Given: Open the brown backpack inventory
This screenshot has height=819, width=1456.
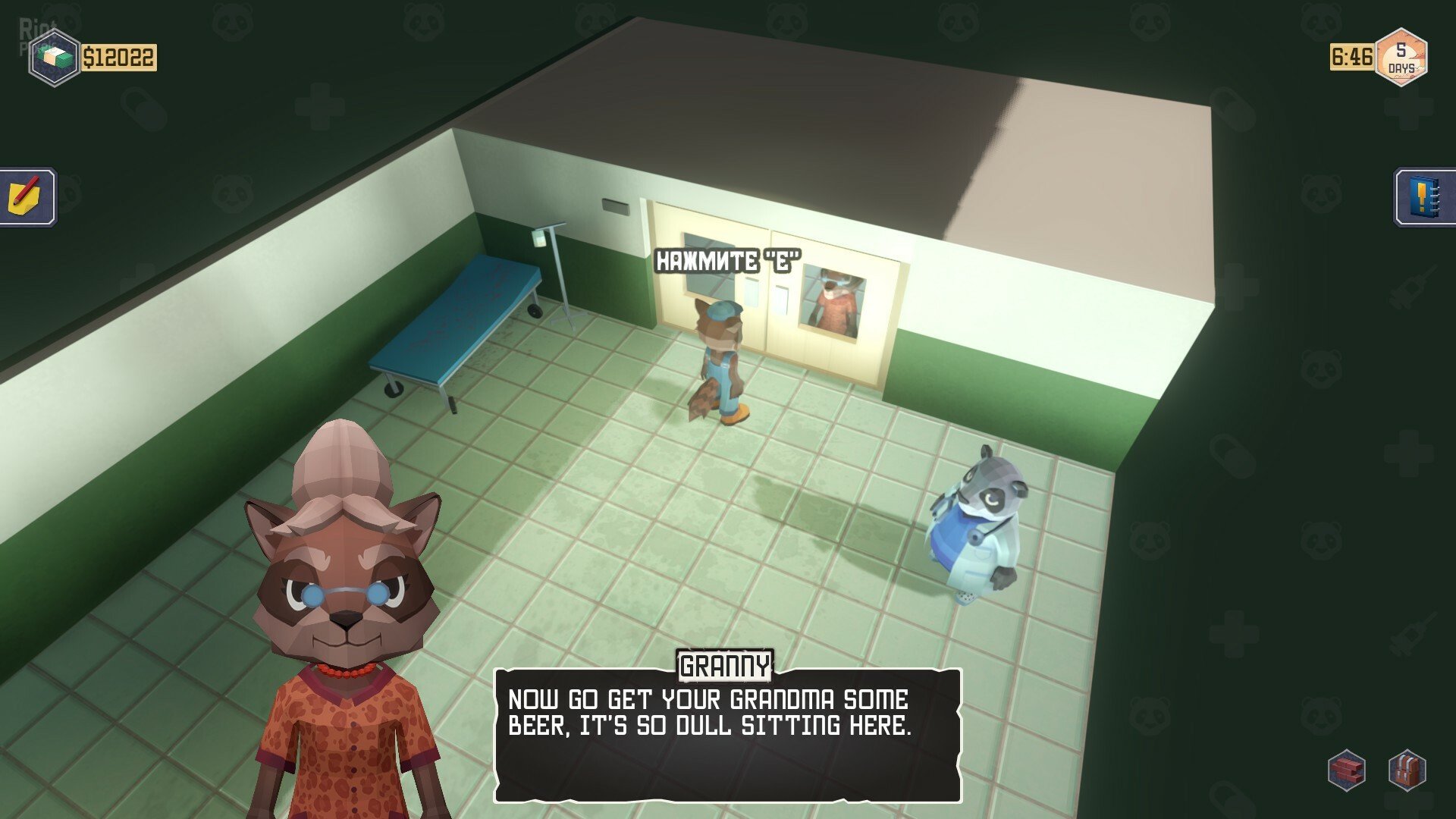Looking at the screenshot, I should click(x=1407, y=770).
